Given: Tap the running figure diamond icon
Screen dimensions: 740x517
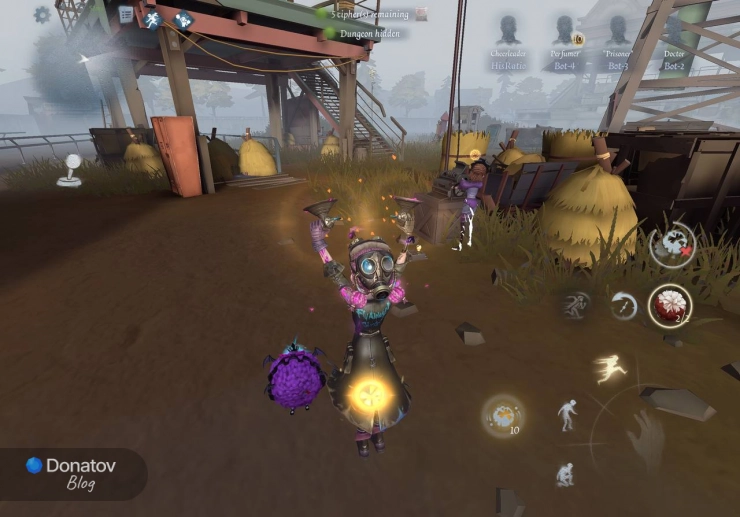Looking at the screenshot, I should click(x=153, y=19).
